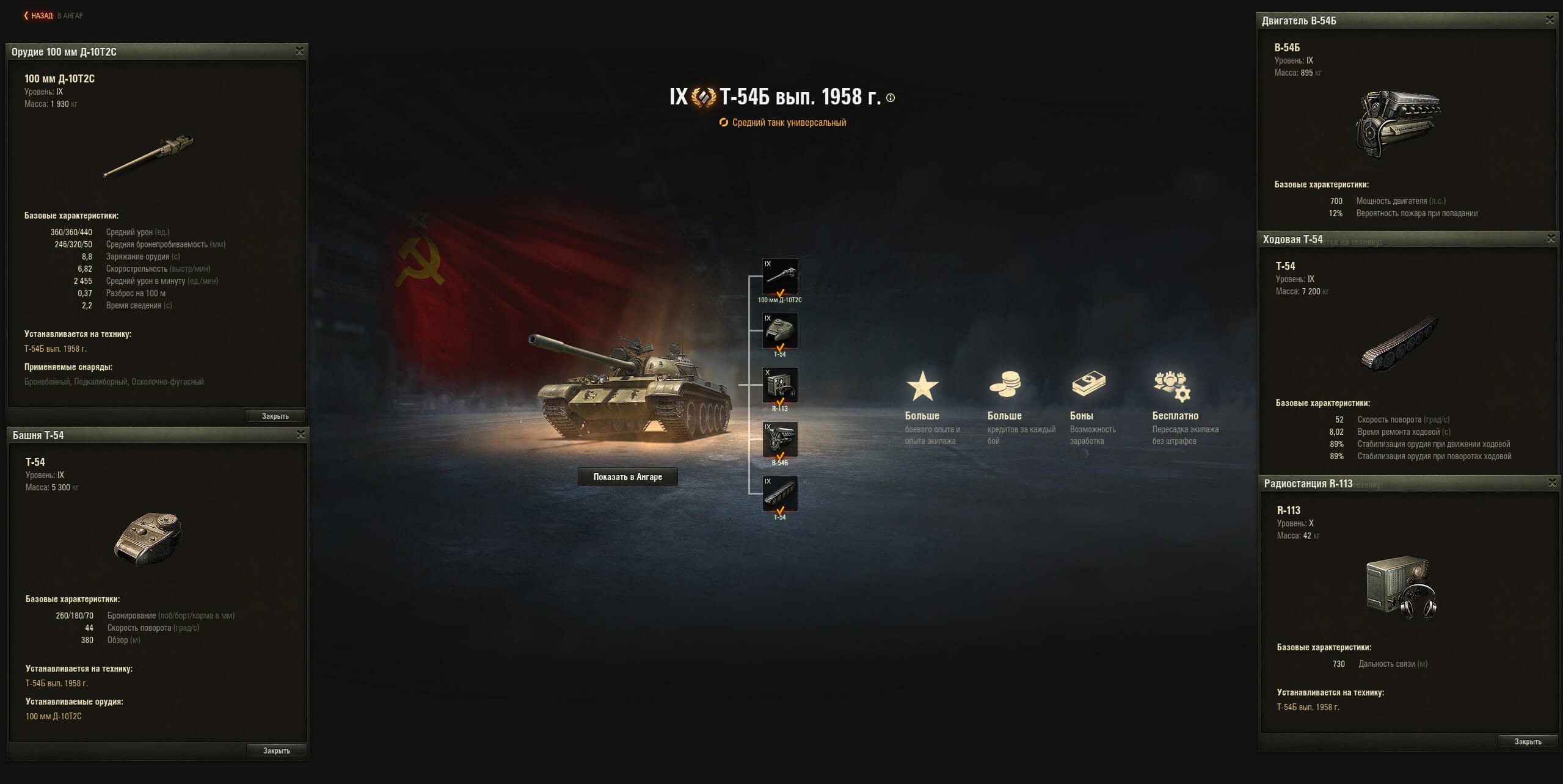Click the star icon for more experience
Viewport: 1563px width, 784px height.
pos(922,387)
